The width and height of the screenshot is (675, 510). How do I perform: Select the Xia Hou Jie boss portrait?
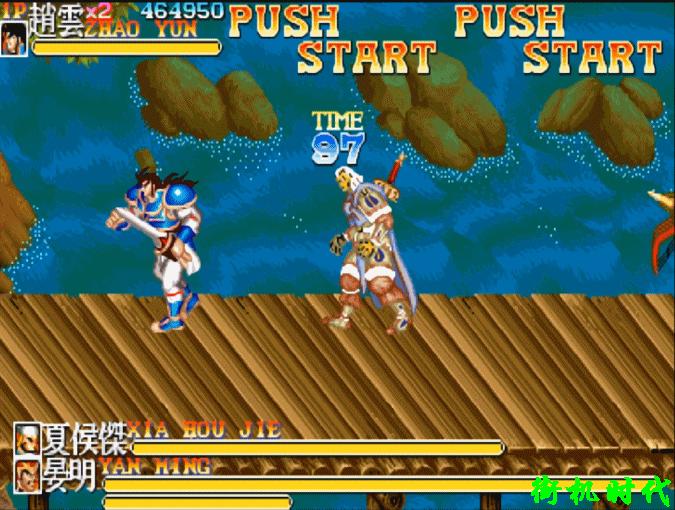pos(27,439)
